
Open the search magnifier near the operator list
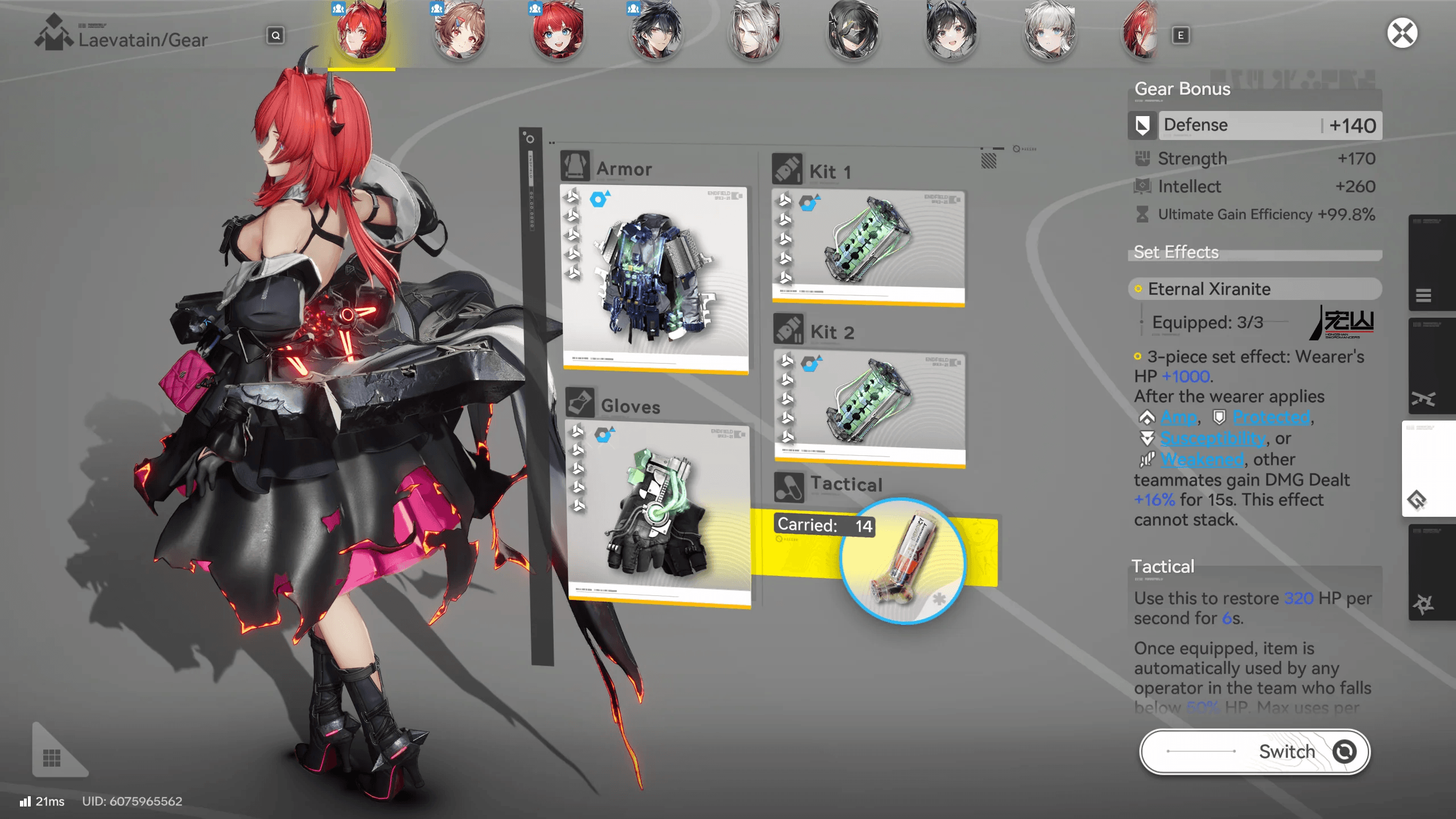[x=275, y=36]
